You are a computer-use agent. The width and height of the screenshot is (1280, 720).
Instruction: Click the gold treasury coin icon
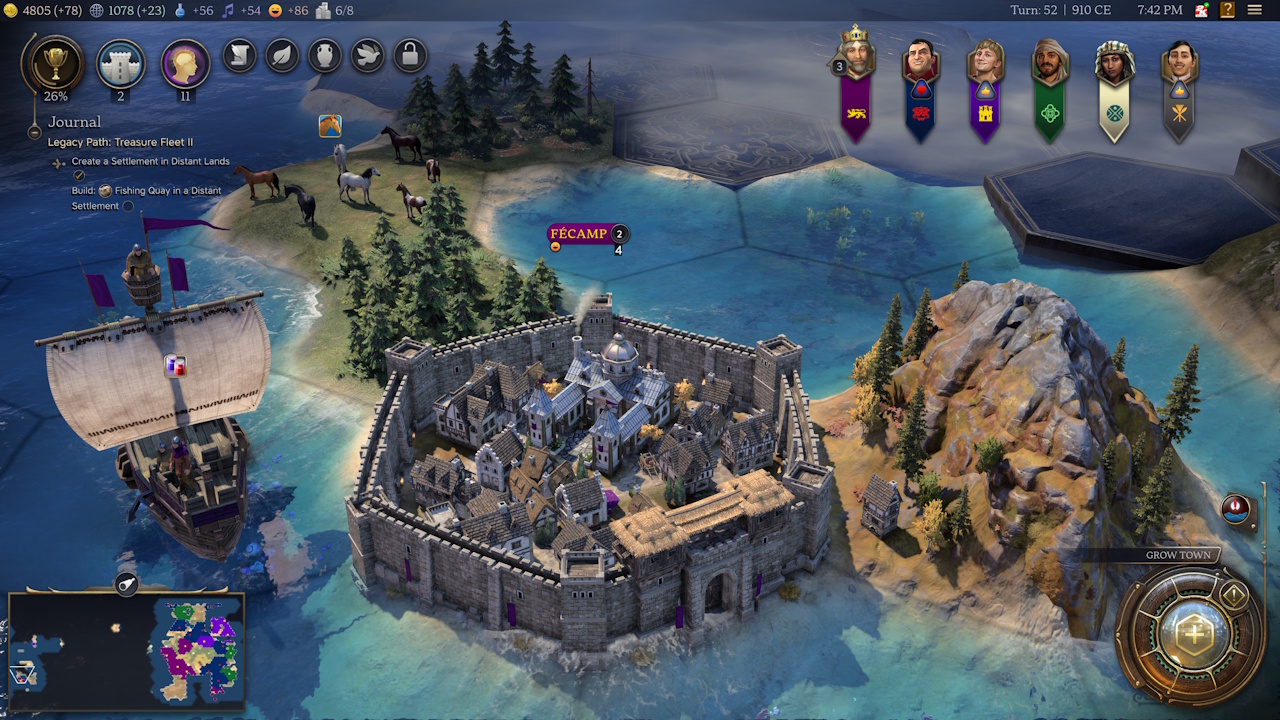pyautogui.click(x=12, y=11)
